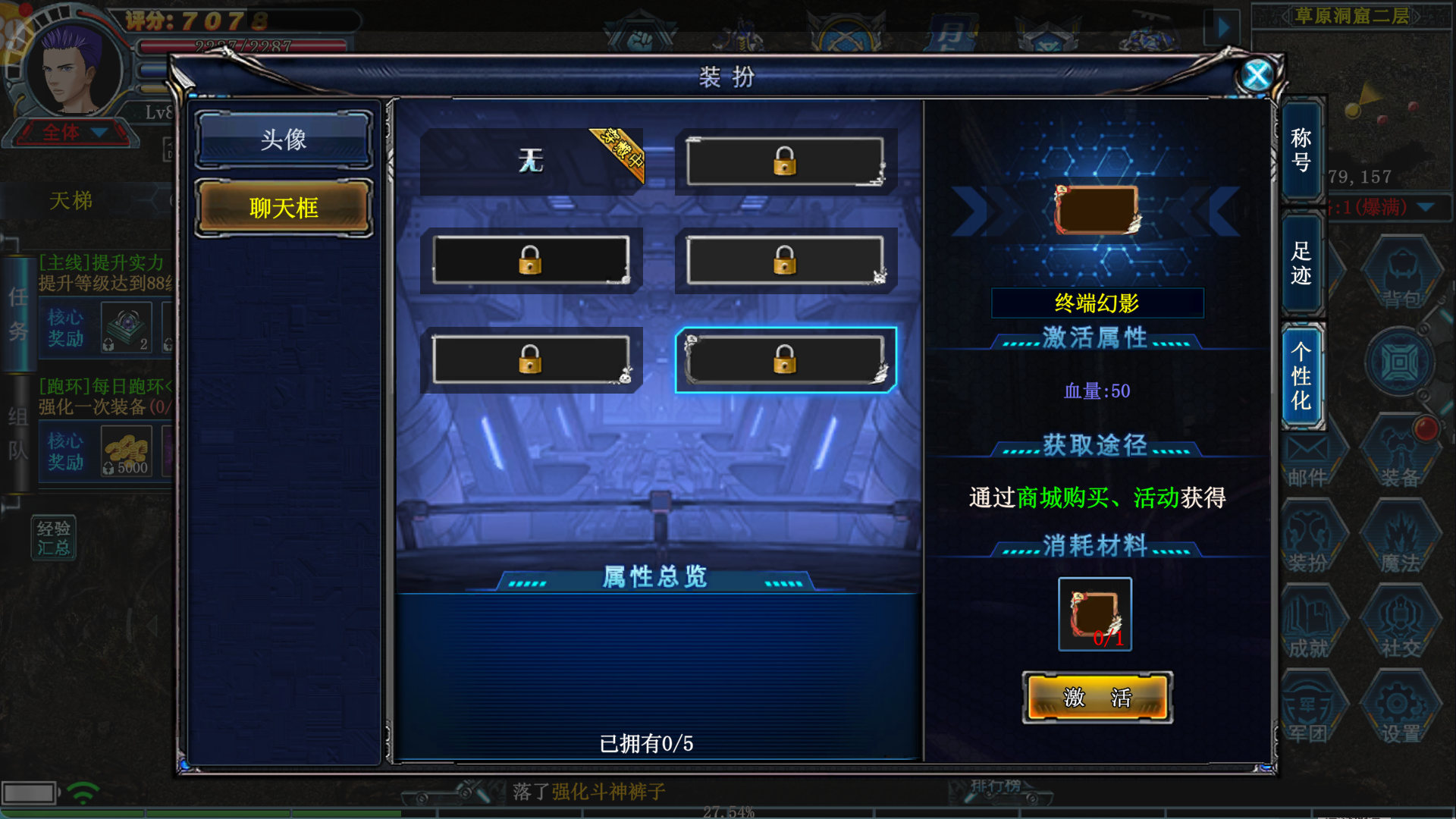
Task: Open the 全体 channel dropdown
Action: pos(72,133)
